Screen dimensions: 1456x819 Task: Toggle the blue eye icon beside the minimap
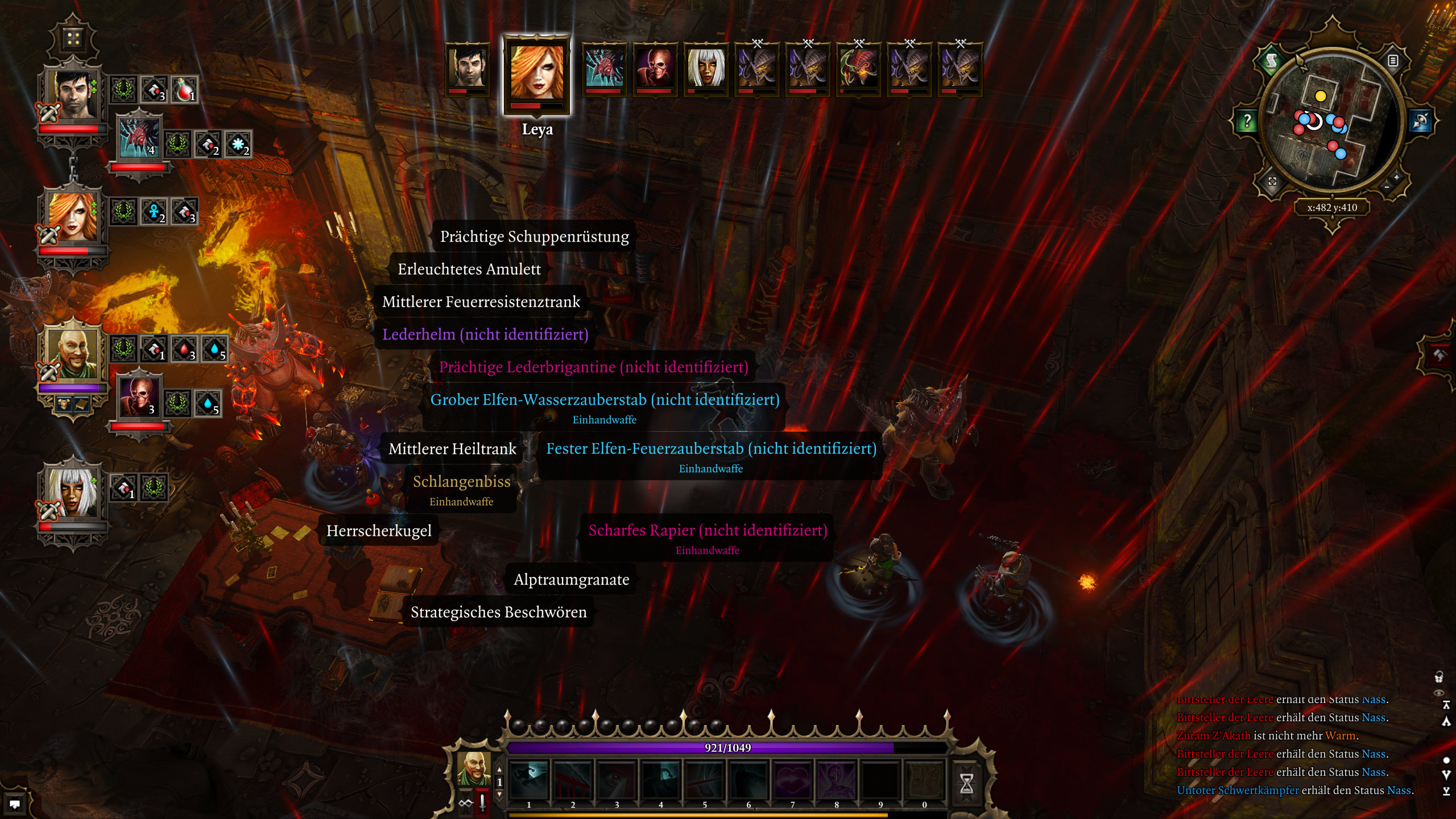pyautogui.click(x=1421, y=121)
